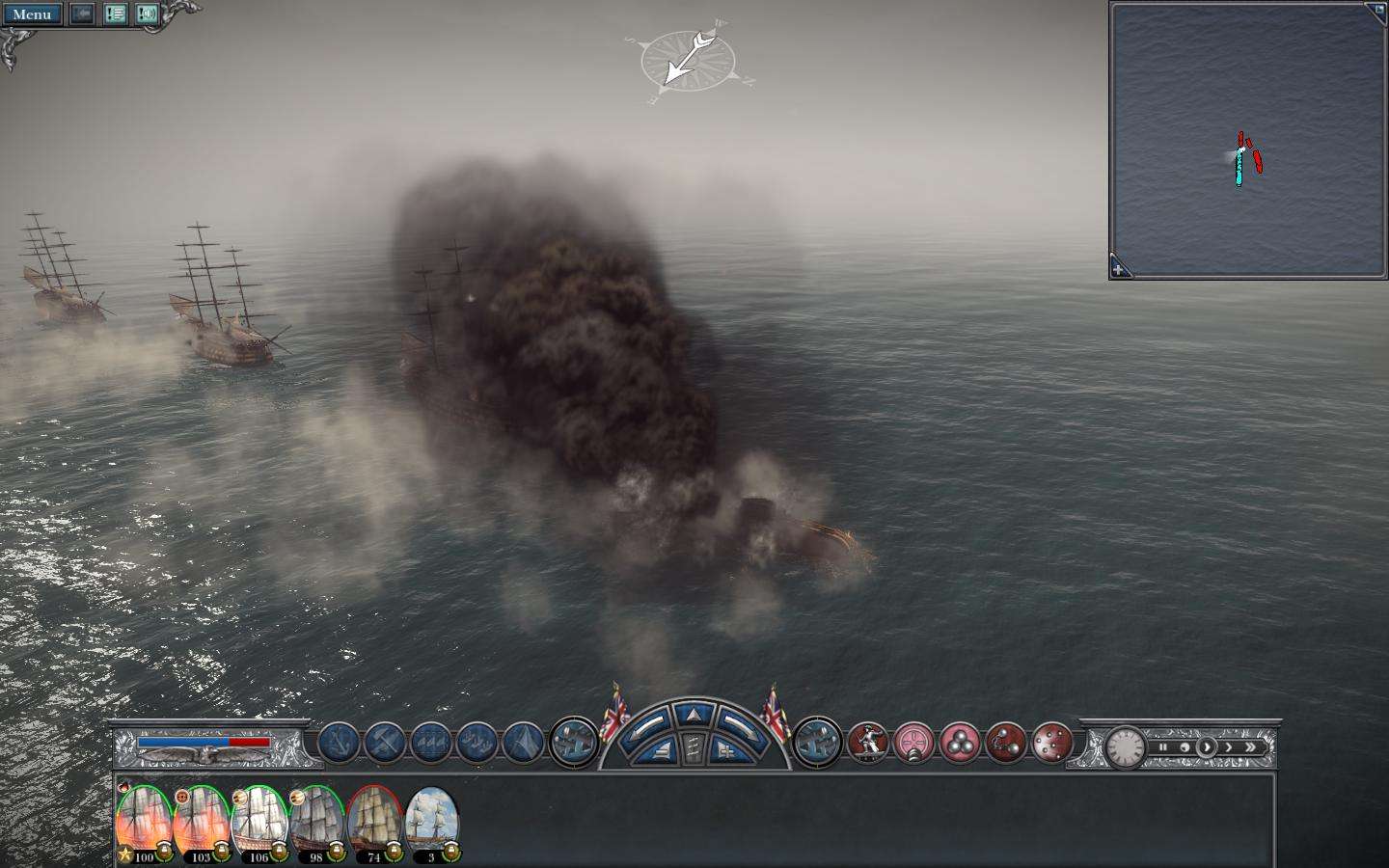Toggle the text list notification button
1389x868 pixels.
click(116, 14)
